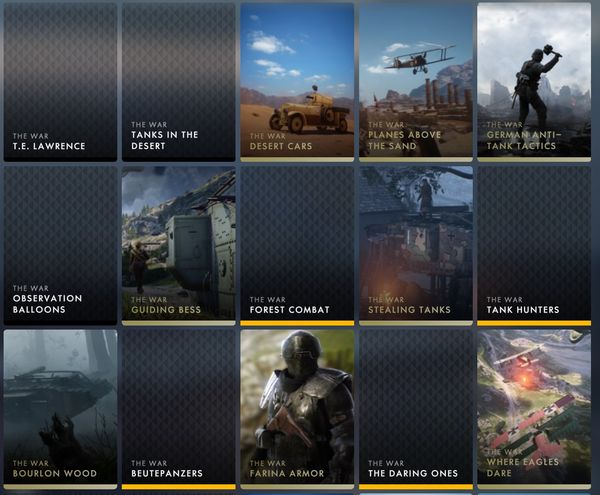Screen dimensions: 600x495
Task: Choose the German Anti-Tank Tactics card
Action: (533, 80)
